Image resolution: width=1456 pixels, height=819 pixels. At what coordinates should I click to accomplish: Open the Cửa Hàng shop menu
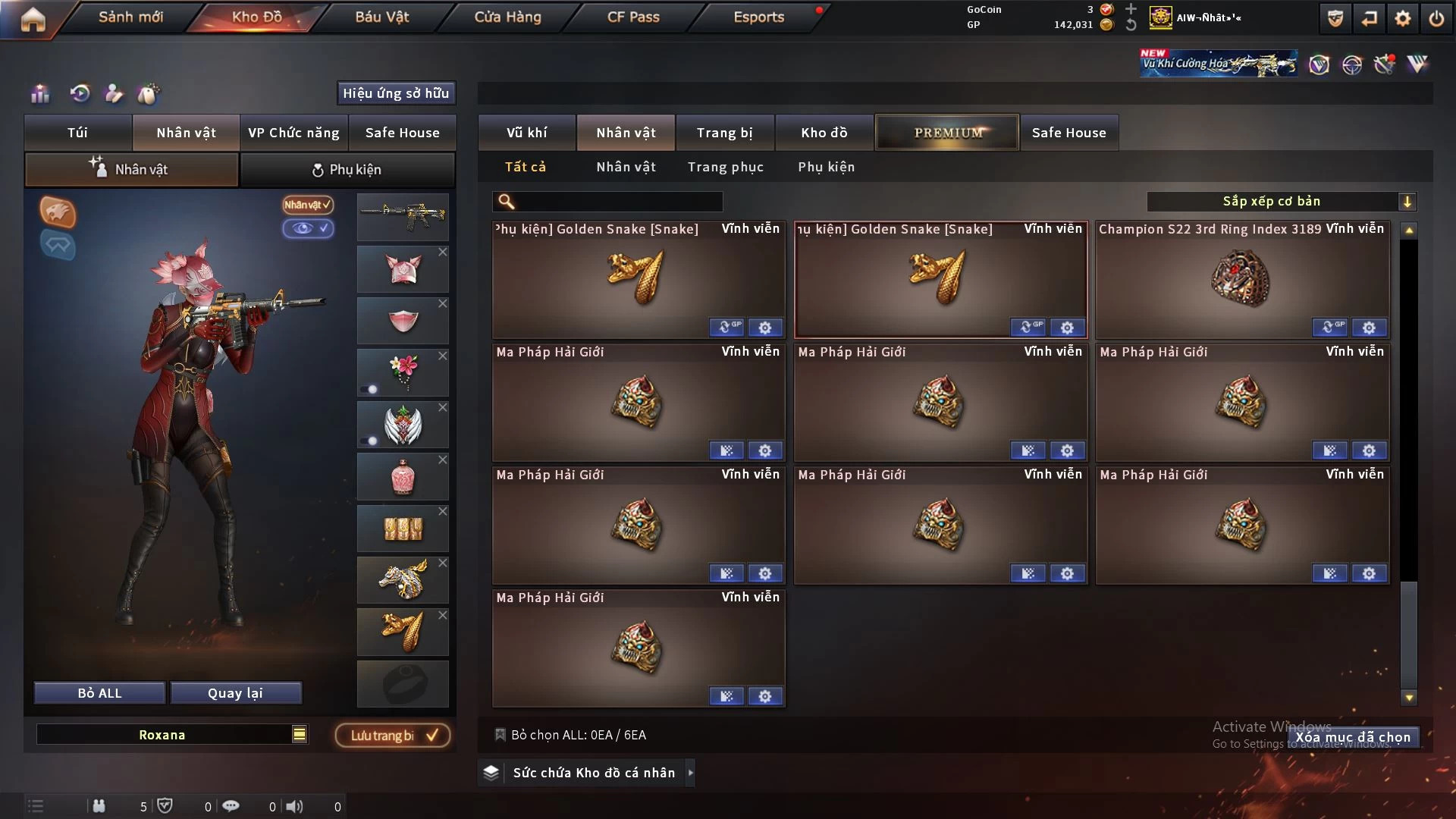507,17
